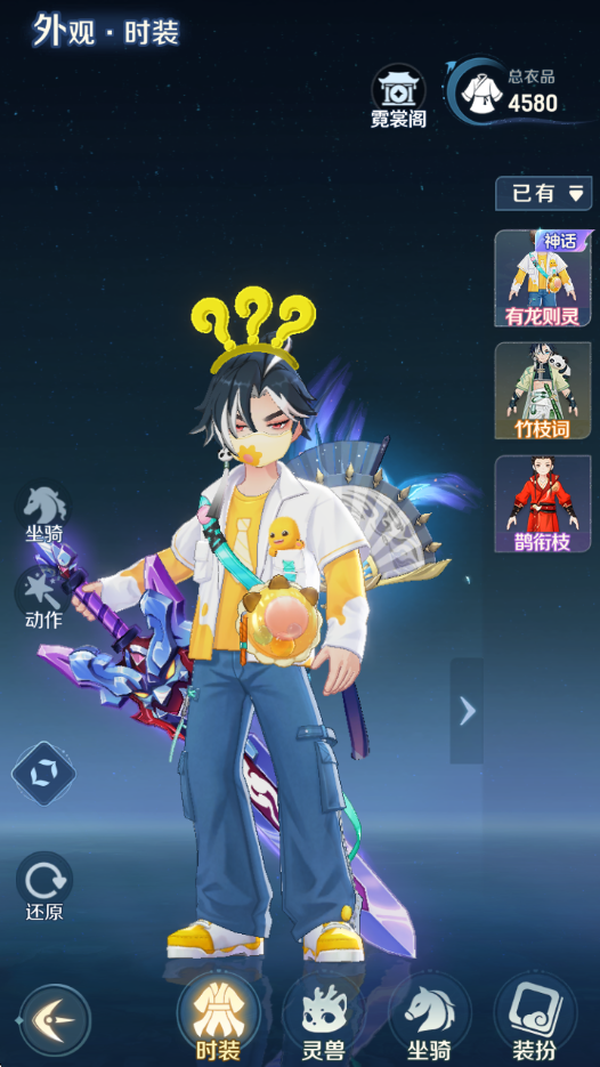Click the diamond rotate view button
The width and height of the screenshot is (600, 1067).
pyautogui.click(x=43, y=773)
